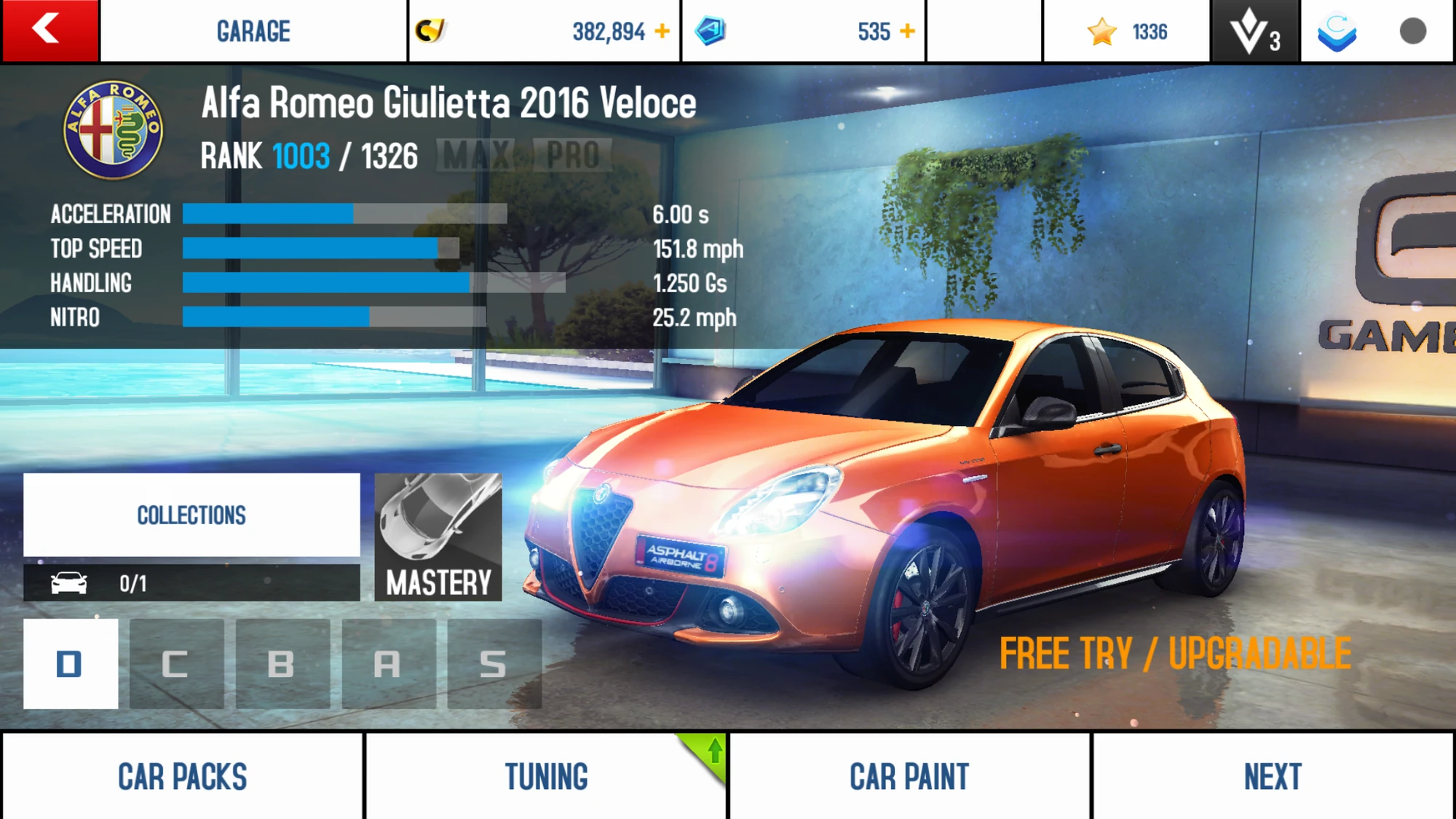Switch to the C class tab

[x=176, y=663]
